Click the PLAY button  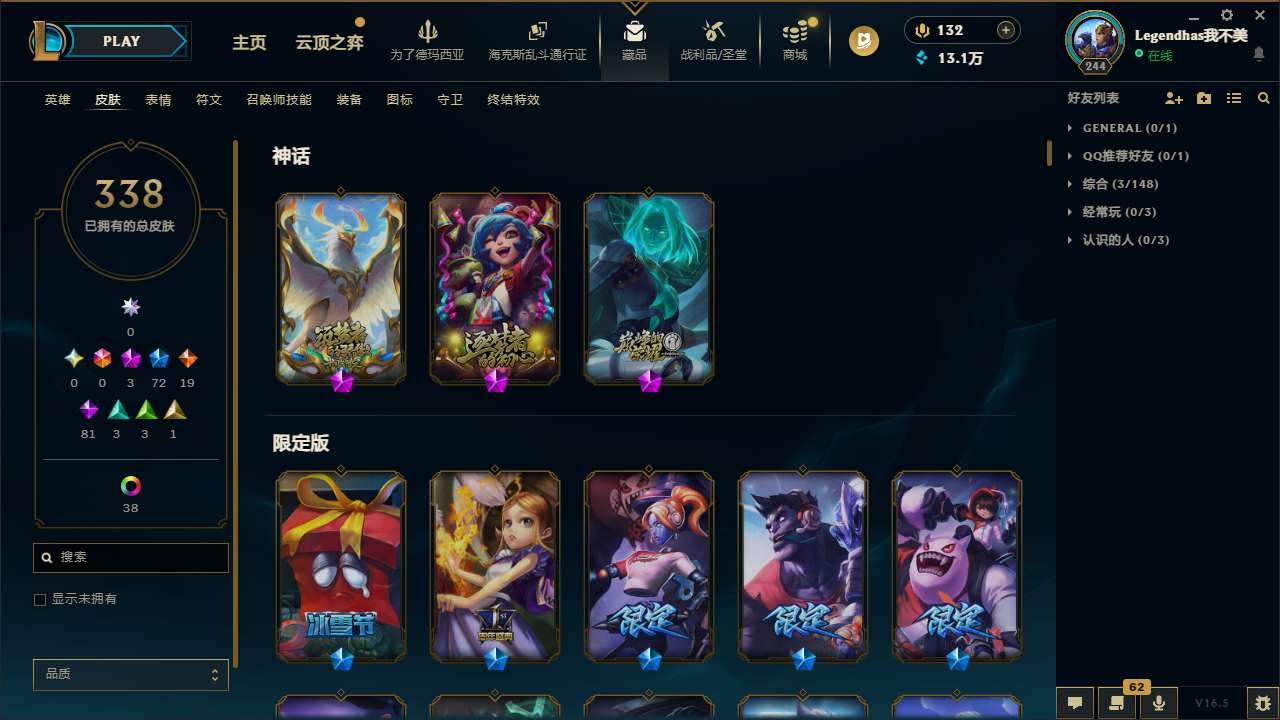click(121, 41)
